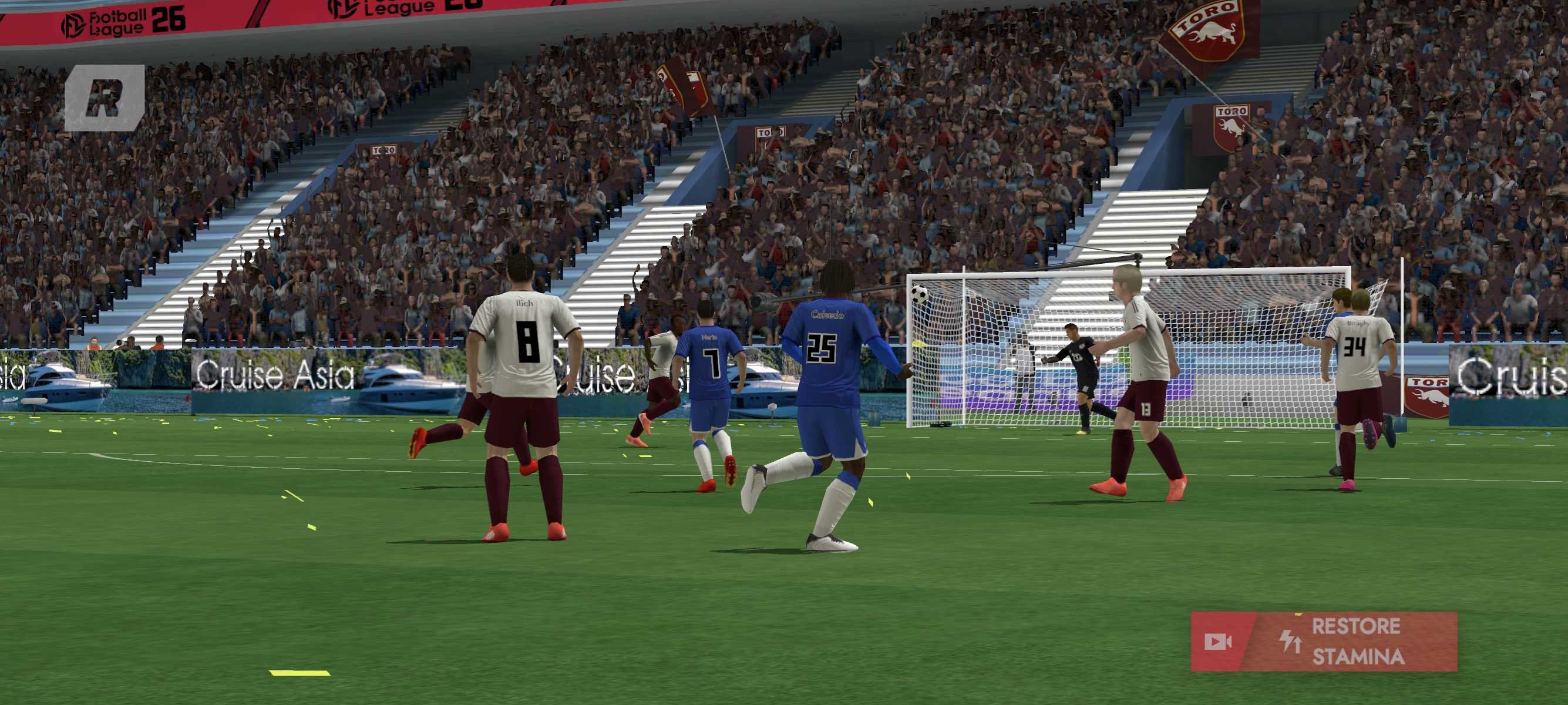Tap the Restore Stamina video ad button
1568x705 pixels.
(x=1323, y=642)
